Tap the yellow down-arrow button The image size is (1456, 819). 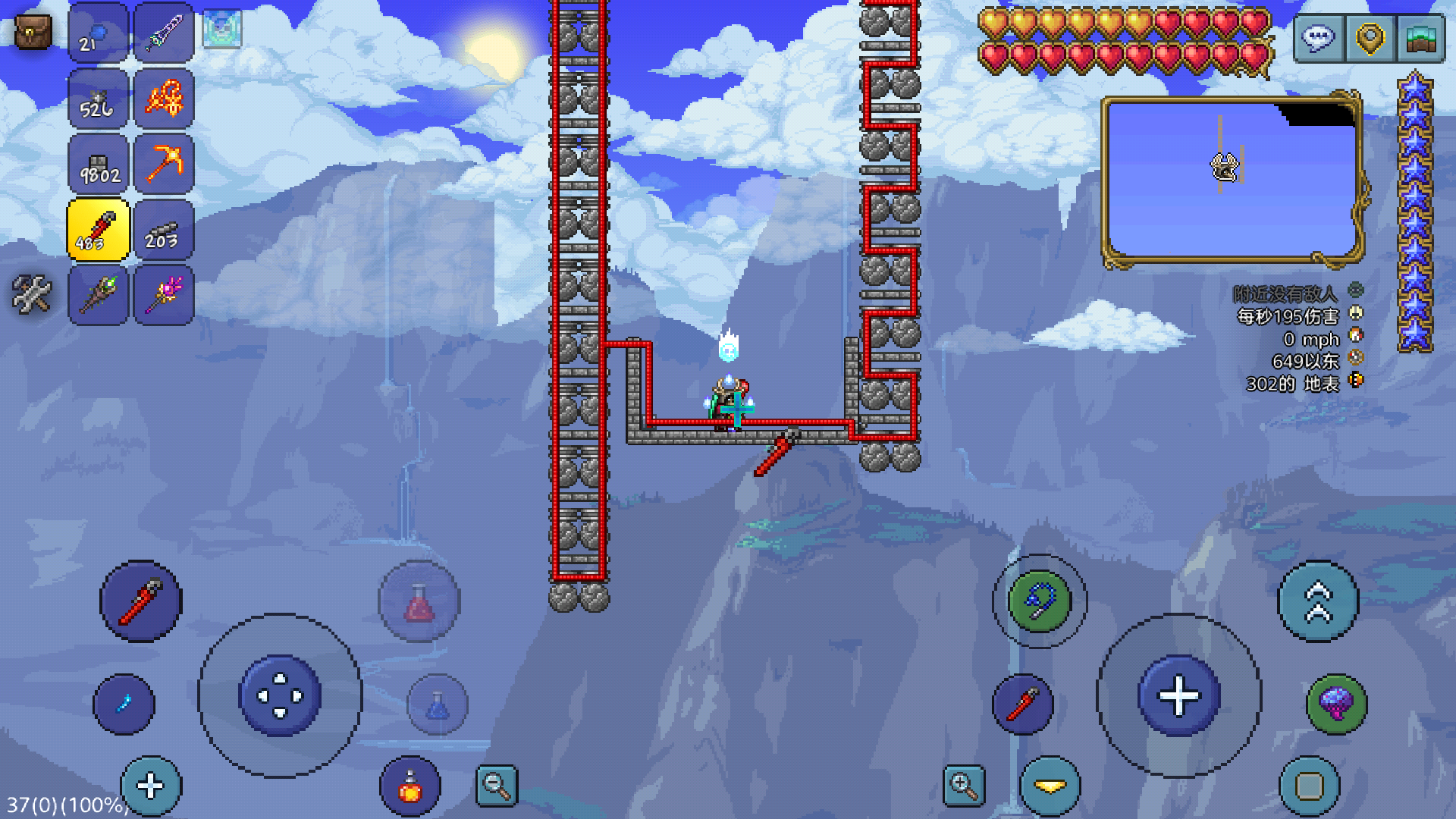pos(1050,787)
